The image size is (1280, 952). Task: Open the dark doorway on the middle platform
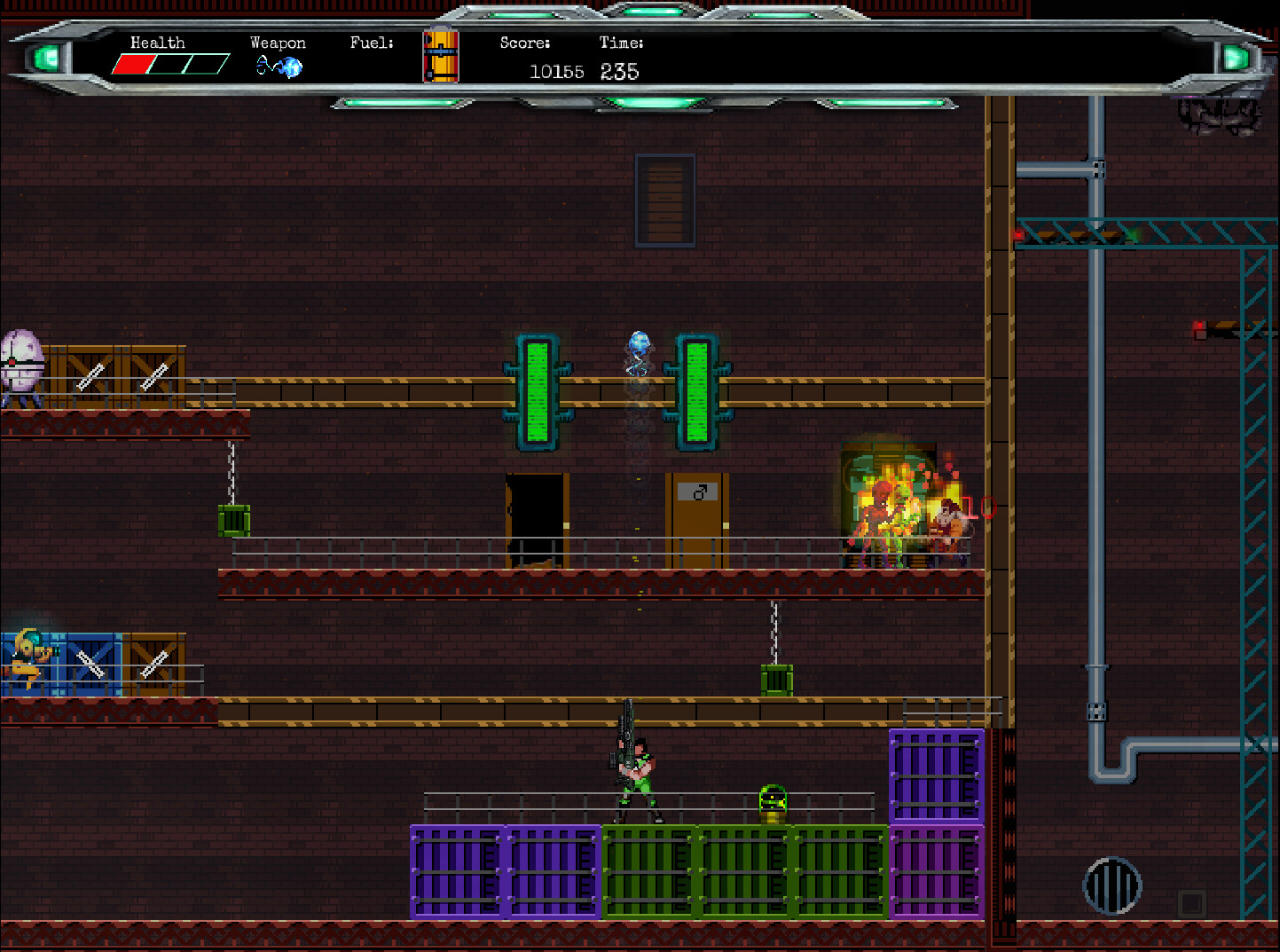point(536,519)
